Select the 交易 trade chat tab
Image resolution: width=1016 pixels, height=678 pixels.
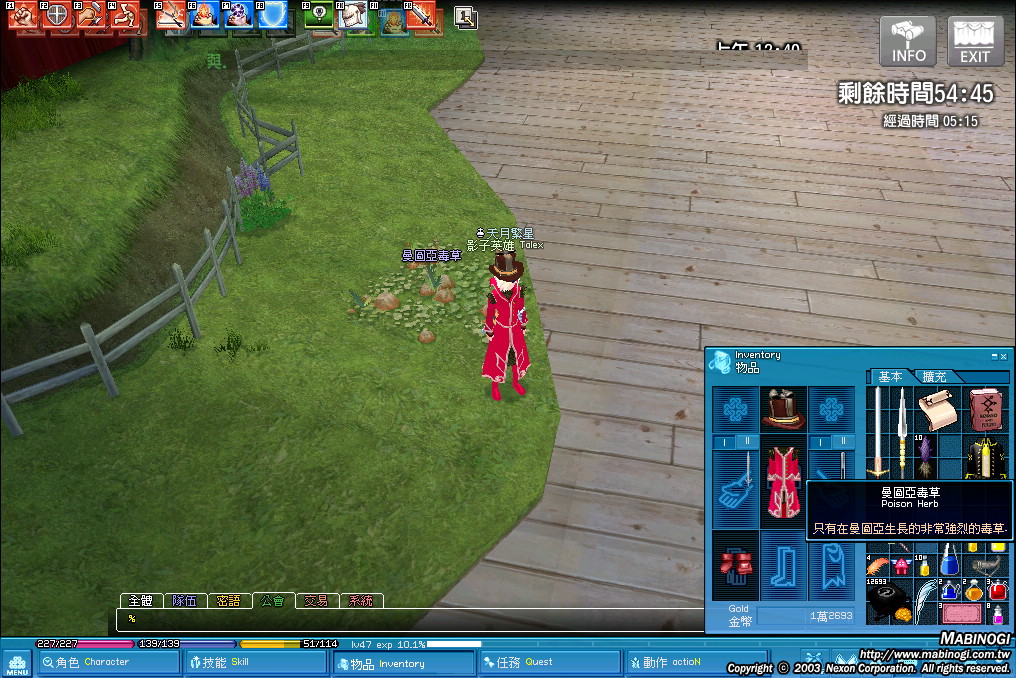tap(316, 601)
